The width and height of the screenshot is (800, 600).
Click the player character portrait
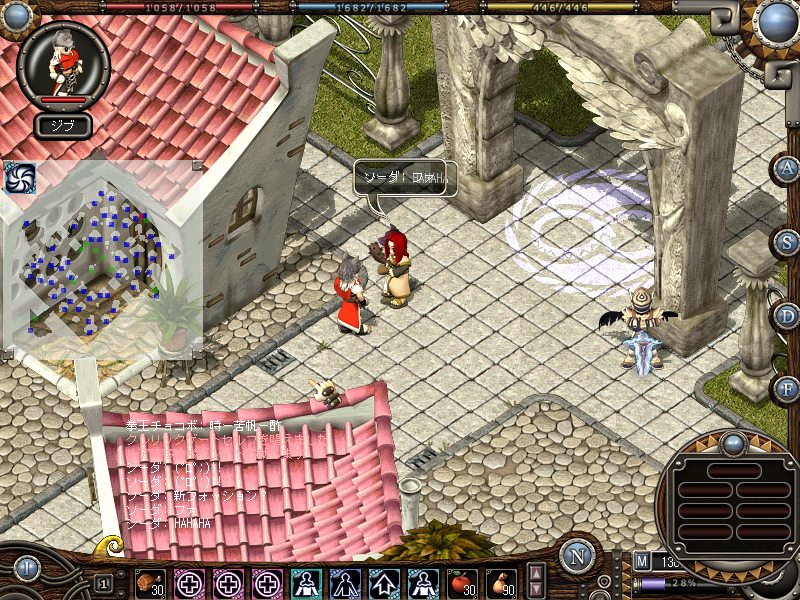64,60
